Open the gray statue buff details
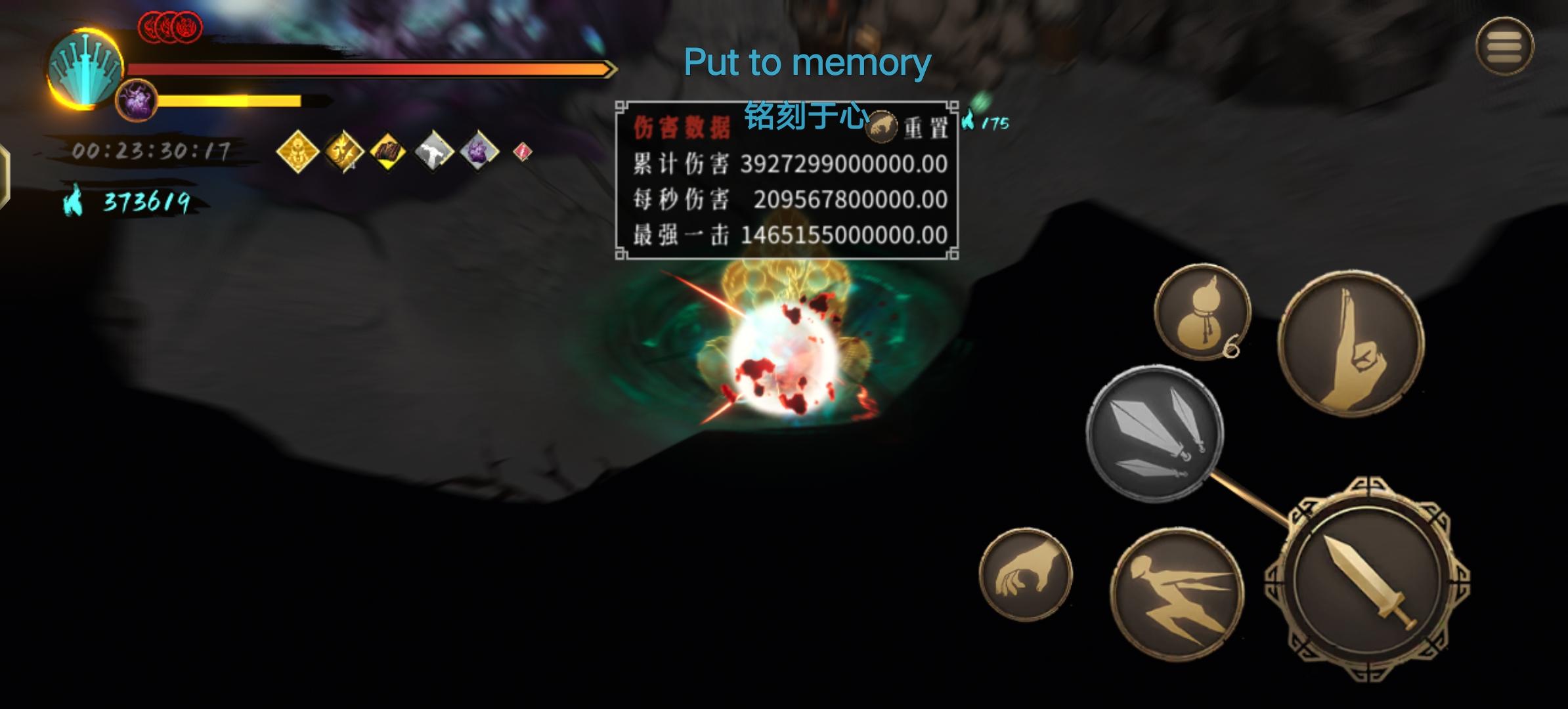Image resolution: width=1568 pixels, height=709 pixels. pyautogui.click(x=435, y=151)
